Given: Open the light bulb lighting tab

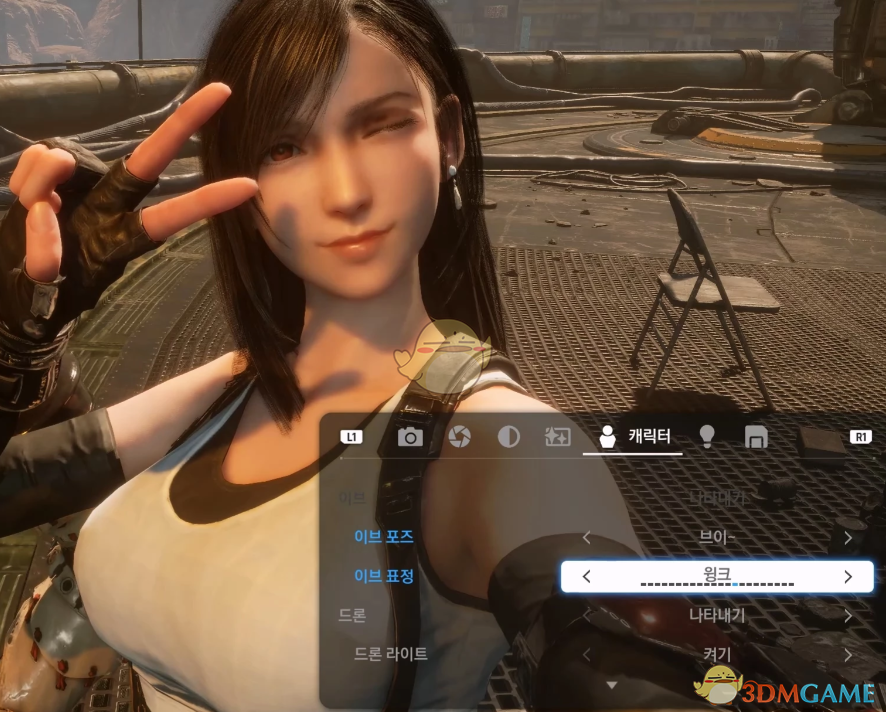Looking at the screenshot, I should coord(707,437).
